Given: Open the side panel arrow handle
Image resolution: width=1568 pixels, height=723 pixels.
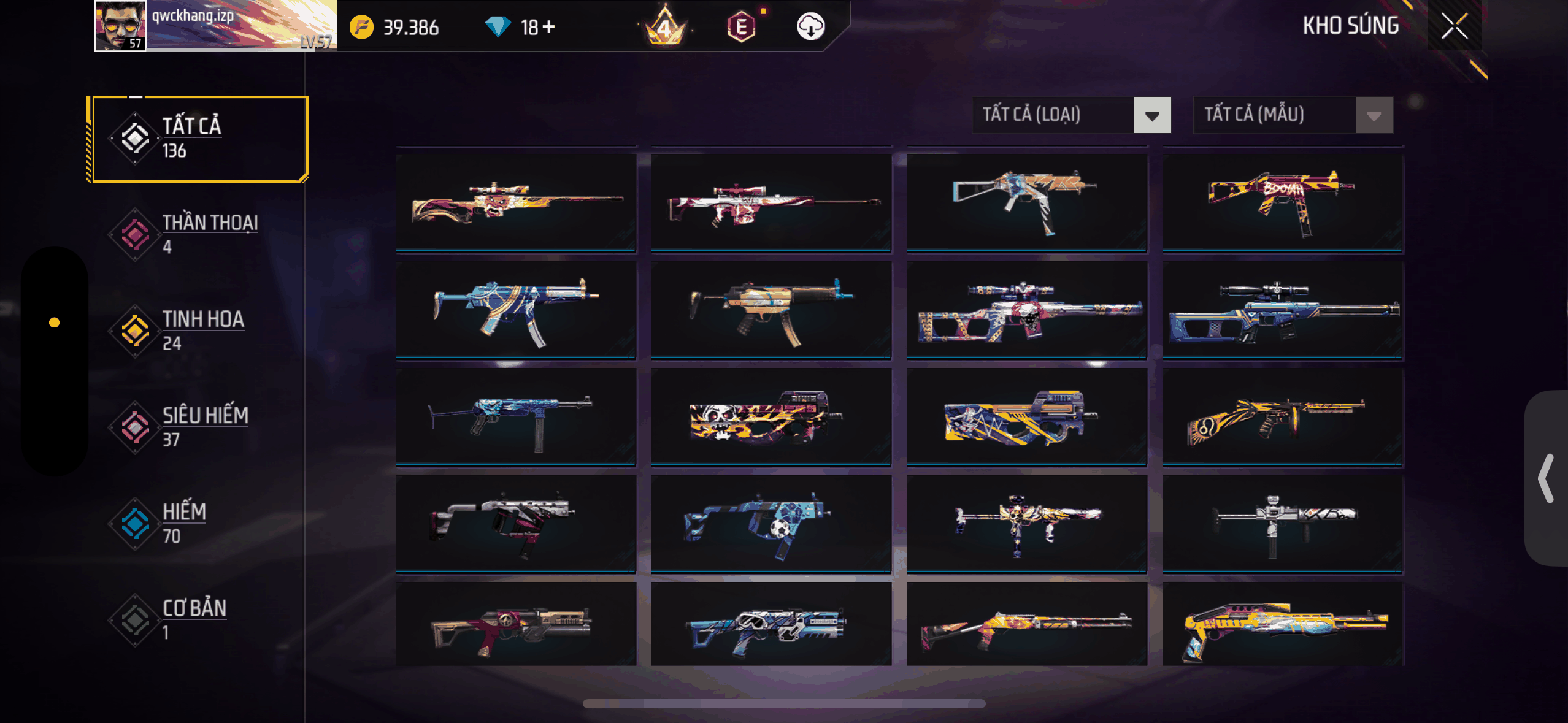Looking at the screenshot, I should pyautogui.click(x=1546, y=478).
